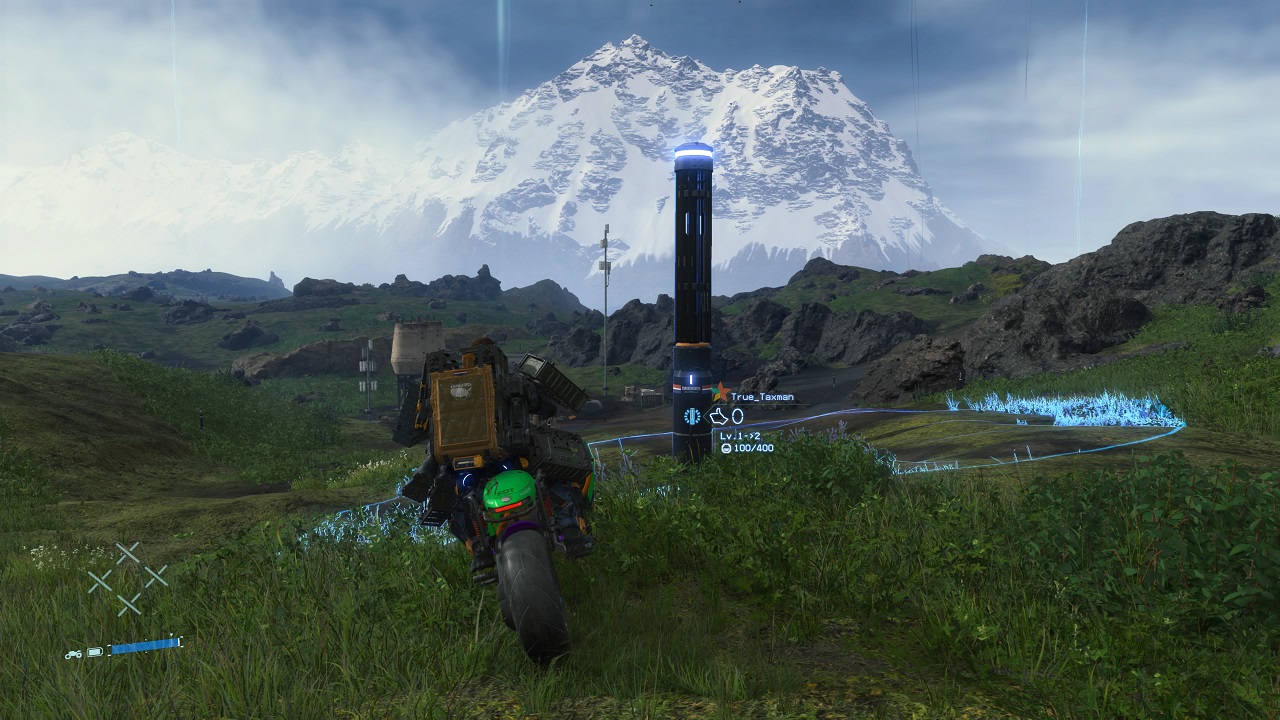Select the True_Taxman builder name
Image resolution: width=1280 pixels, height=720 pixels.
(x=762, y=397)
